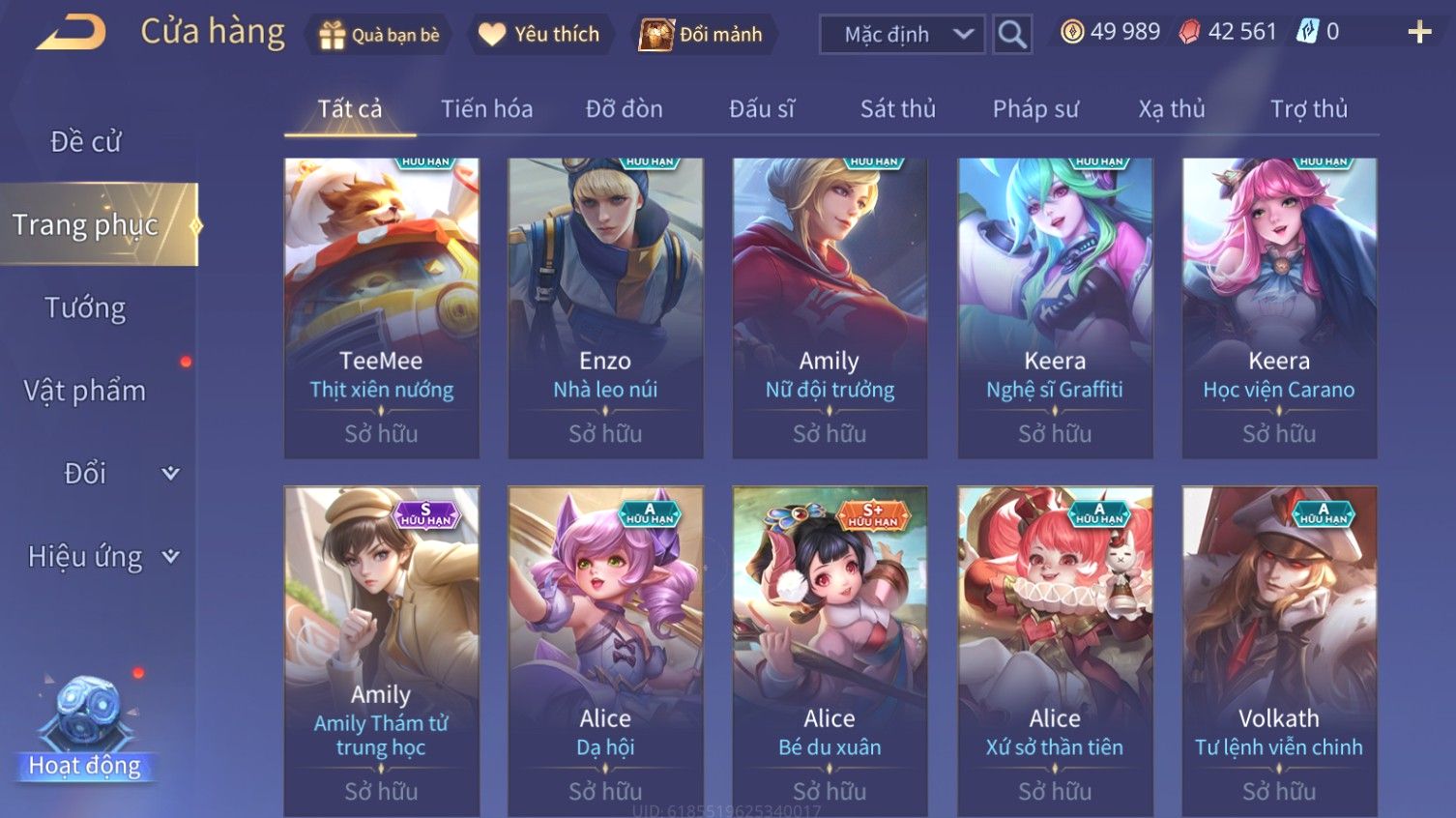Select TeeMee Thịt xiên nướng skin card

point(381,307)
